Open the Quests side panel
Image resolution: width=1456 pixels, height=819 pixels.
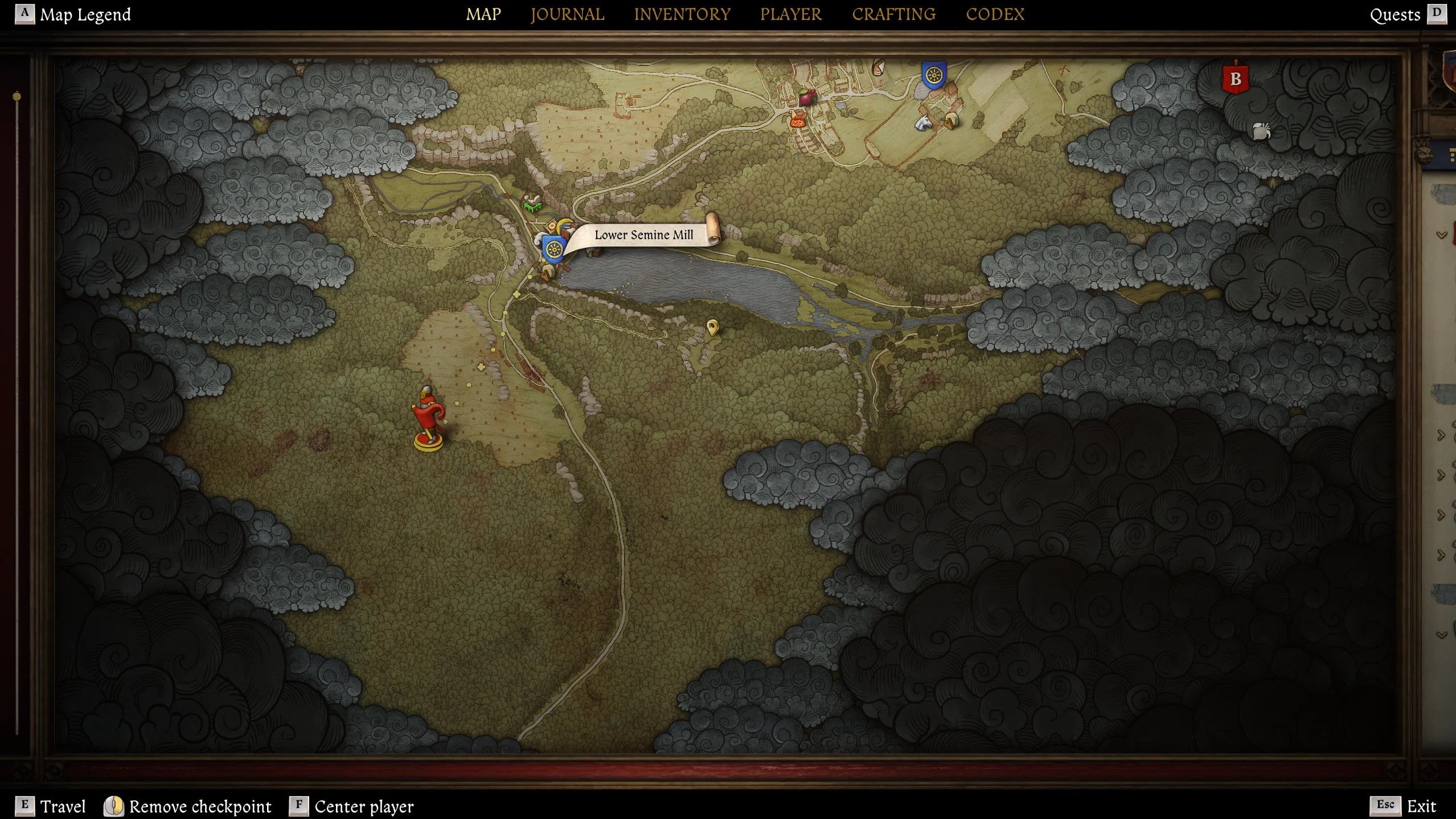[1395, 15]
